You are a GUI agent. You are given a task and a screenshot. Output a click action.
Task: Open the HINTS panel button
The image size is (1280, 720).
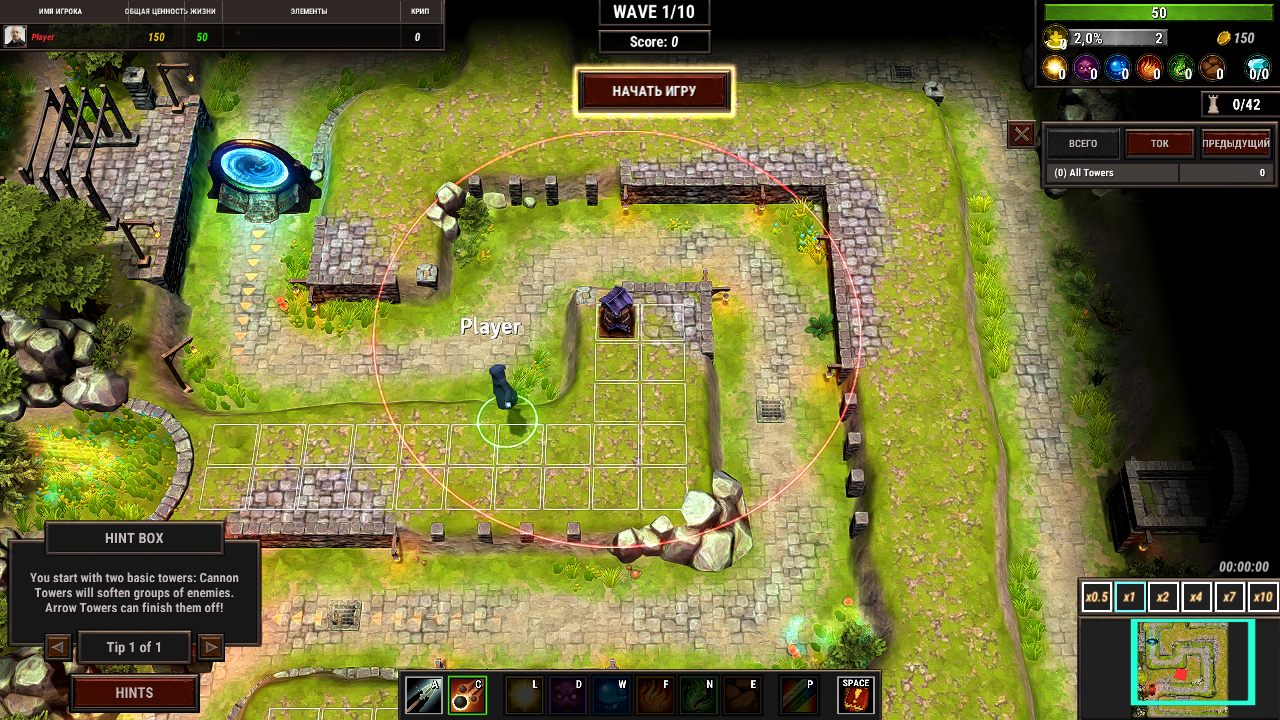[x=134, y=692]
